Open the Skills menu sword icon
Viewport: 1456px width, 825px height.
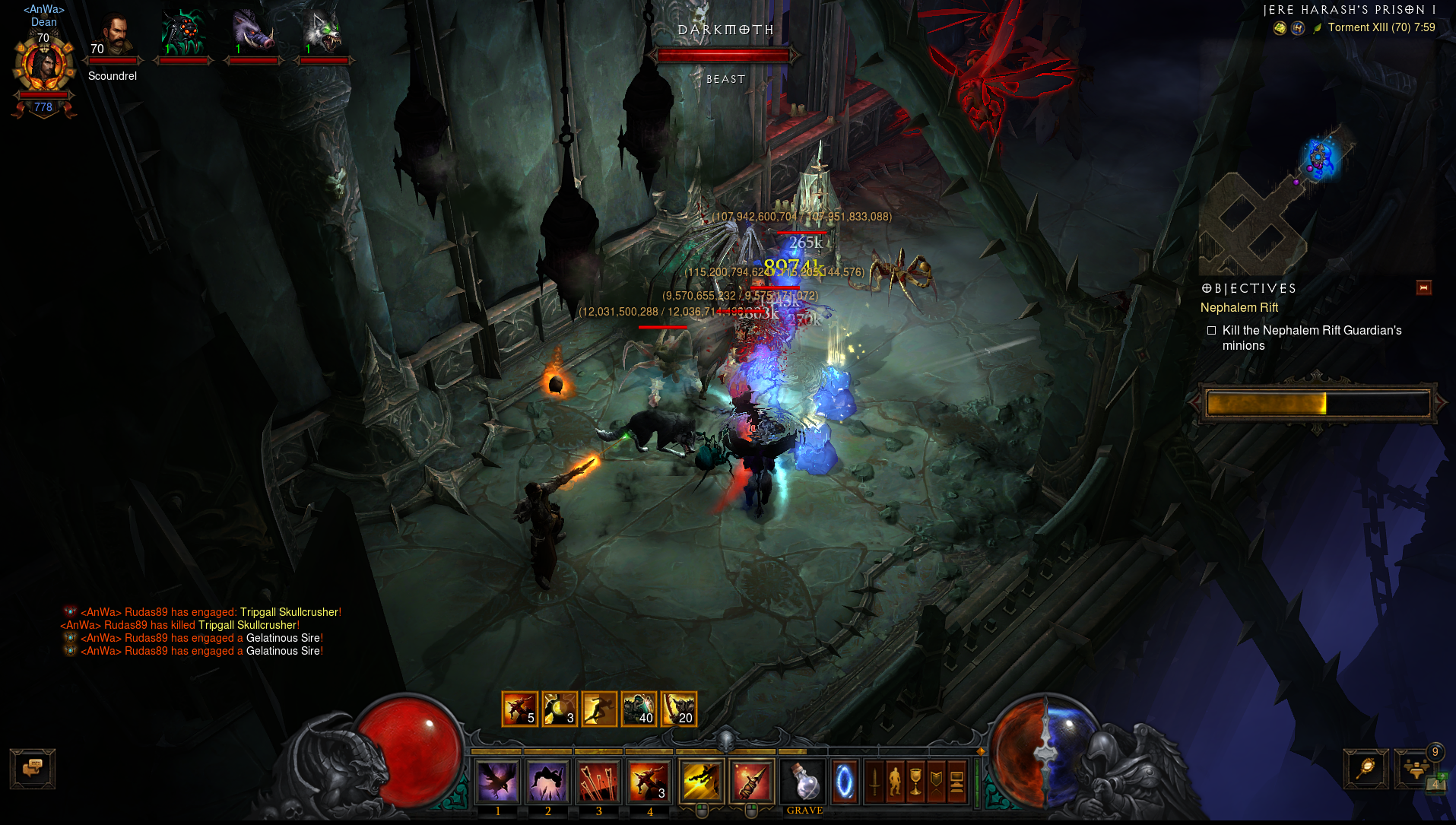click(874, 782)
